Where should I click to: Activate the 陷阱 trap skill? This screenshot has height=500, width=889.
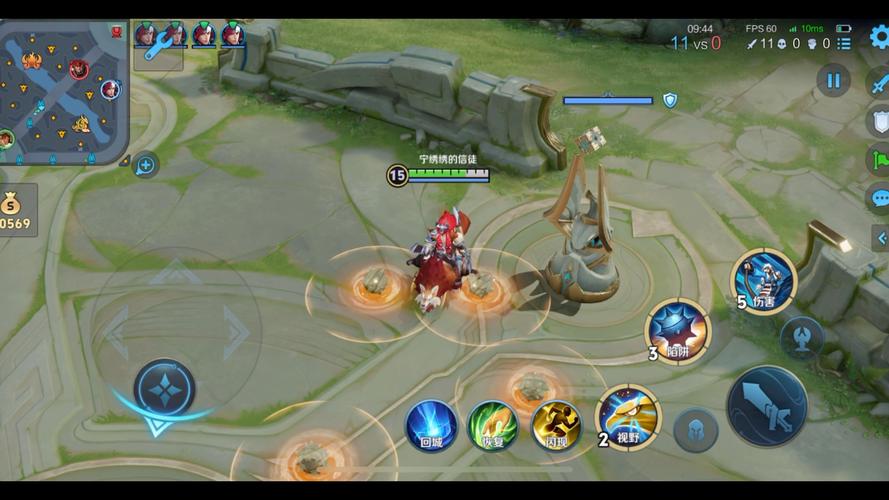pos(677,330)
